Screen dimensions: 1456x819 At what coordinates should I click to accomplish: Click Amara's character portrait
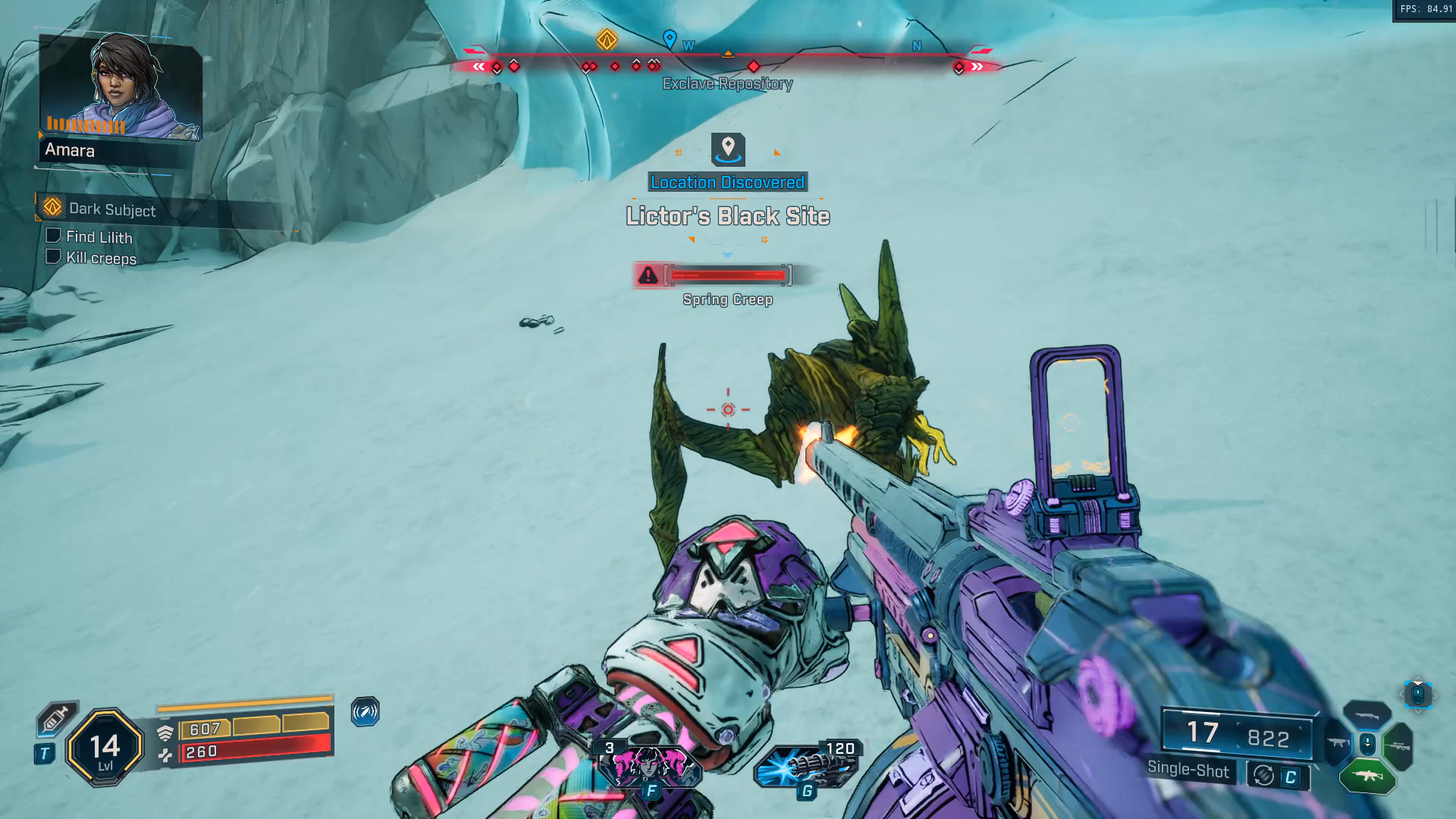point(121,87)
